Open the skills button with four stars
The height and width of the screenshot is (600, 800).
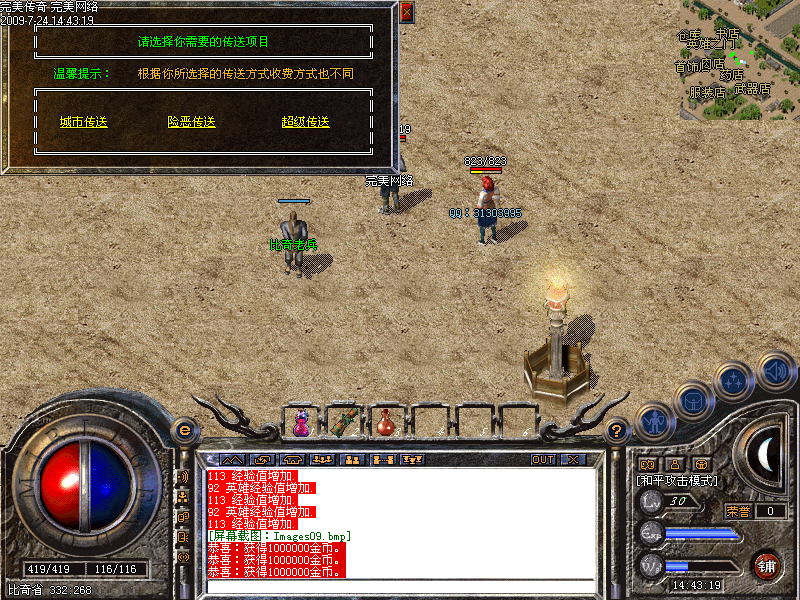[x=735, y=381]
